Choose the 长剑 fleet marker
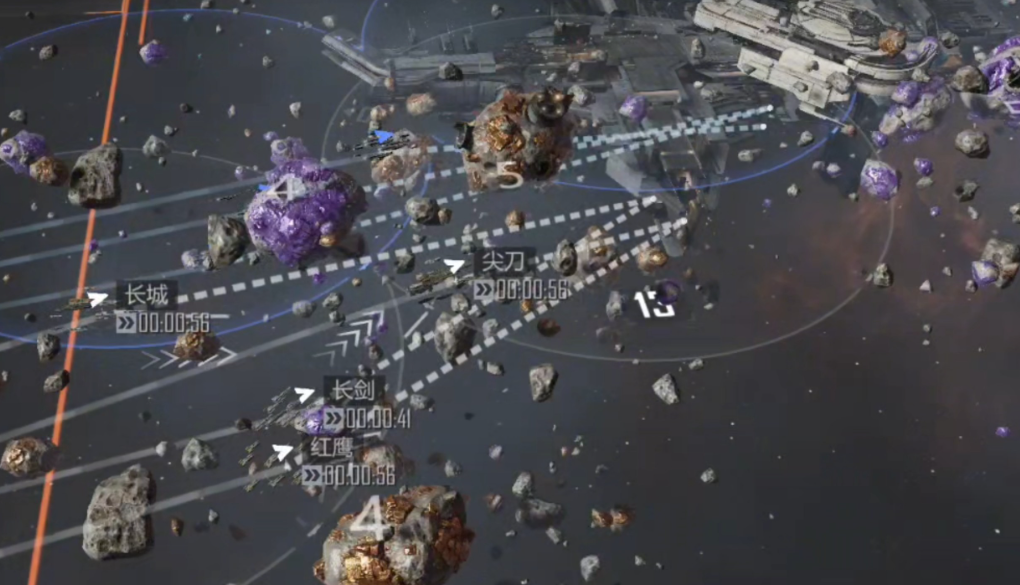The height and width of the screenshot is (585, 1020). click(305, 394)
